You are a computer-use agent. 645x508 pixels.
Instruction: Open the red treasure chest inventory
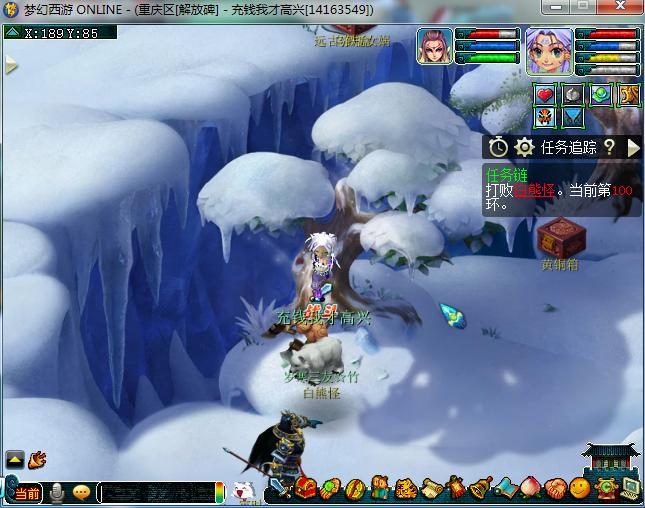click(x=306, y=489)
